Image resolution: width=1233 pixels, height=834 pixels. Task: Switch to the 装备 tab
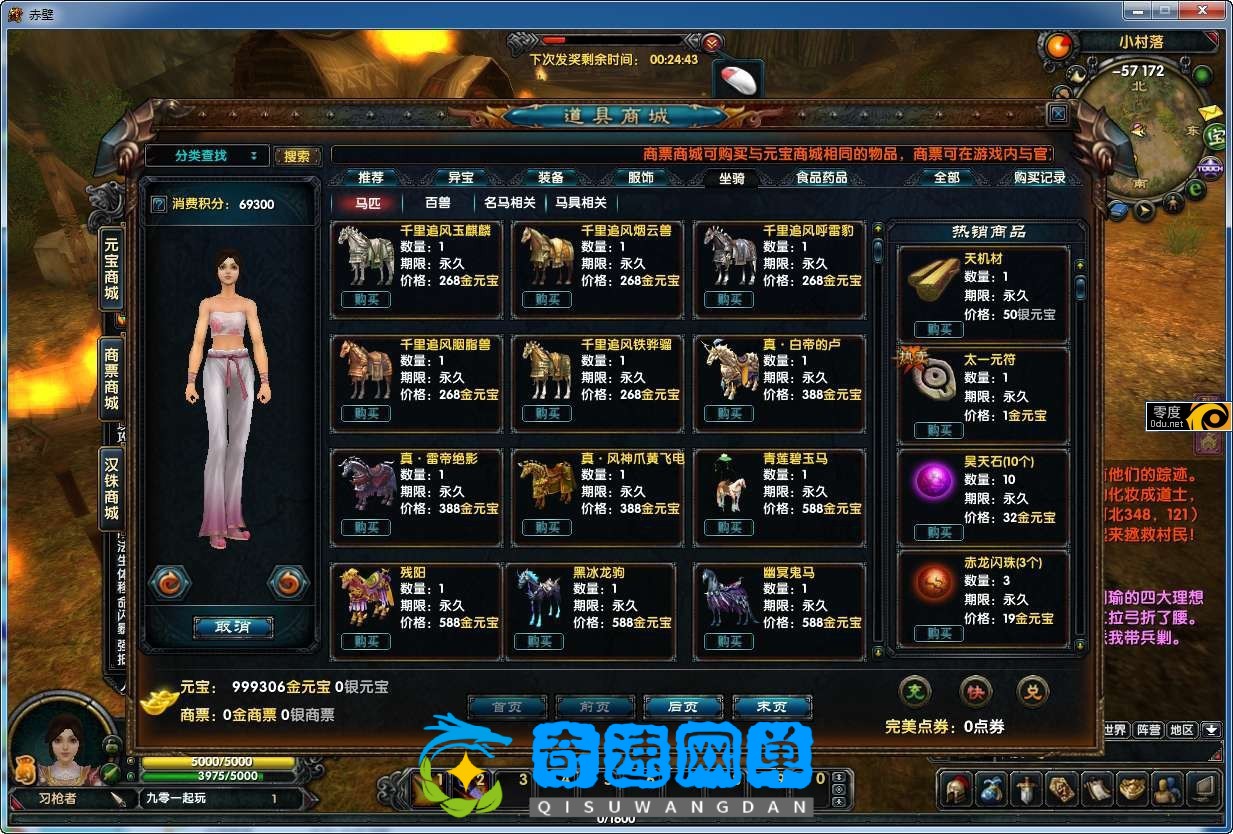(x=551, y=178)
